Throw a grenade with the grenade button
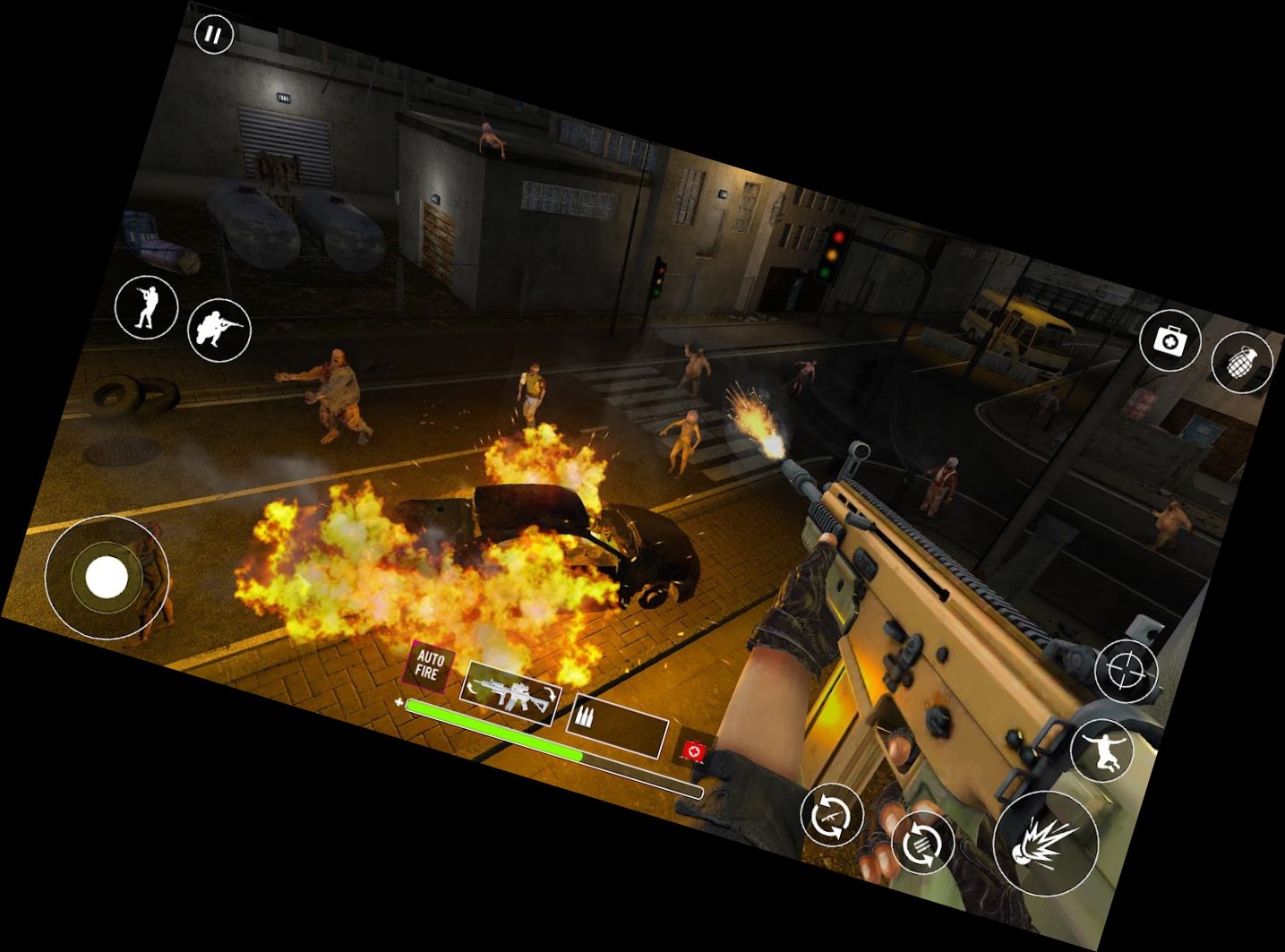This screenshot has width=1285, height=952. click(x=1241, y=362)
